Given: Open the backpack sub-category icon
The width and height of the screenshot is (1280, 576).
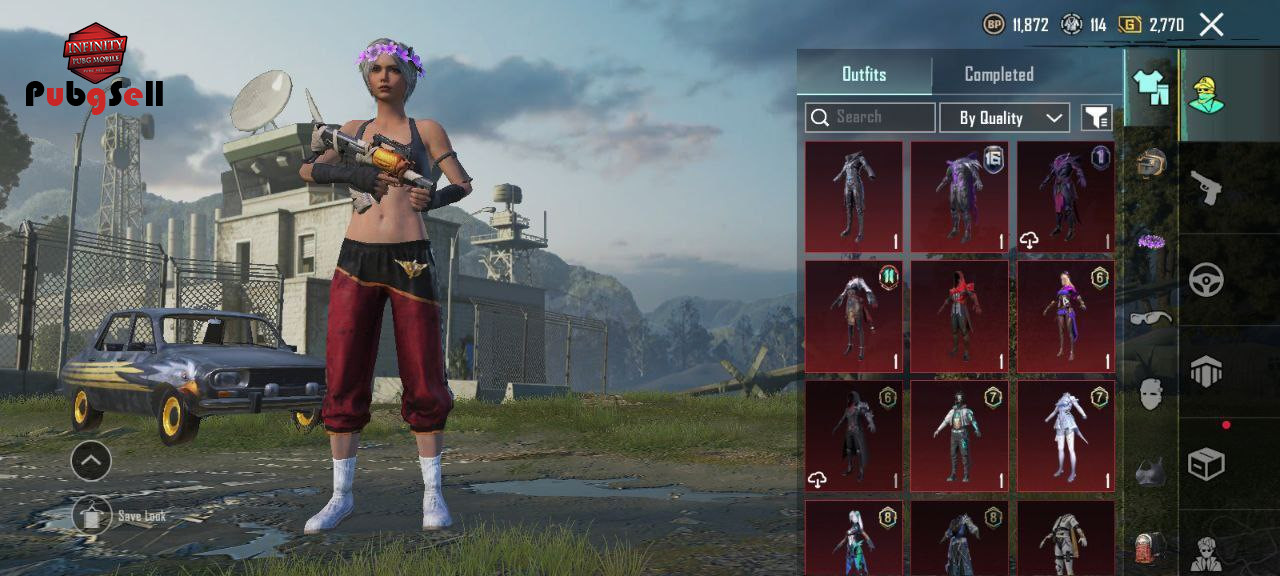Looking at the screenshot, I should pos(1151,548).
